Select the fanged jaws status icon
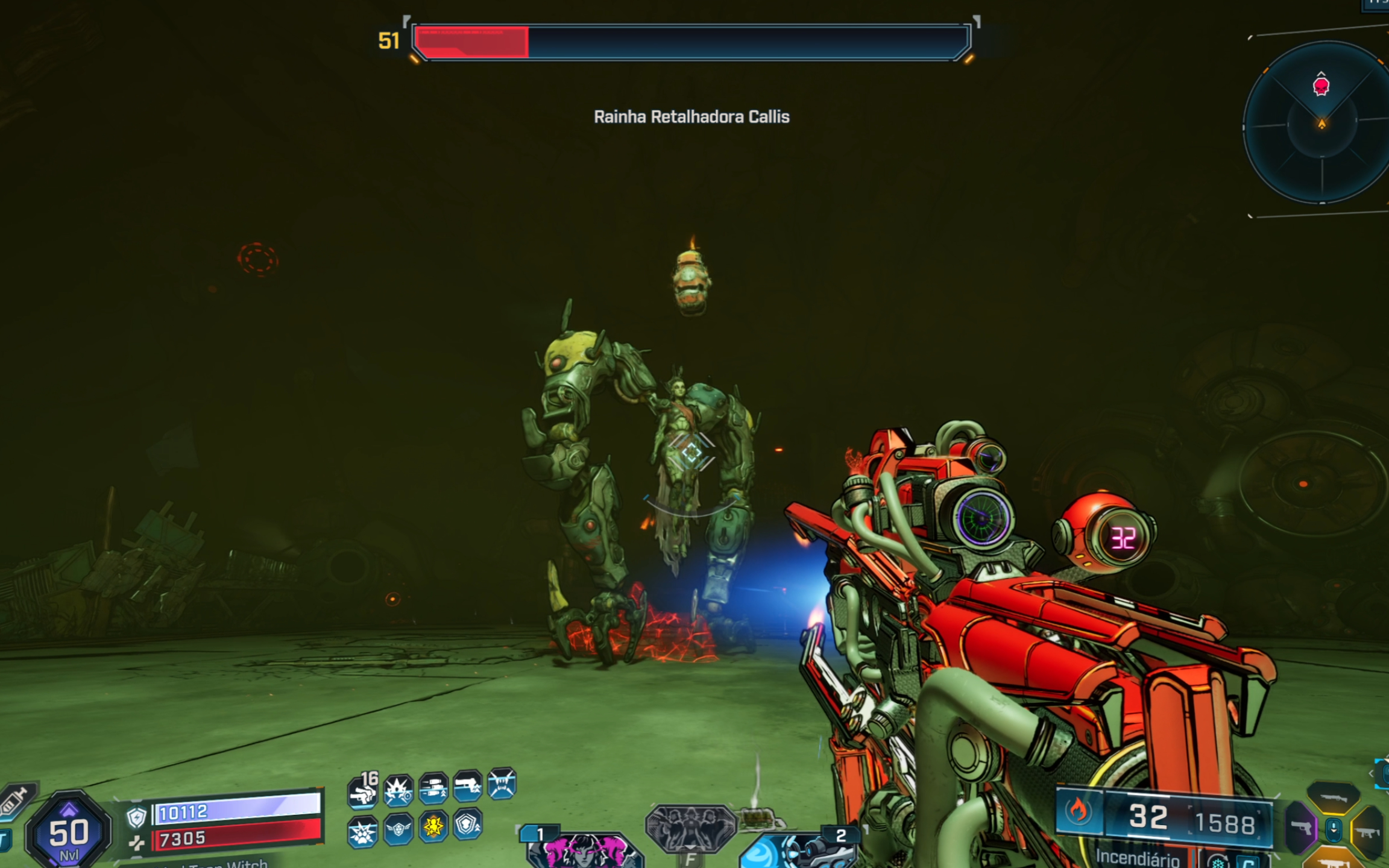The width and height of the screenshot is (1389, 868). point(502,784)
